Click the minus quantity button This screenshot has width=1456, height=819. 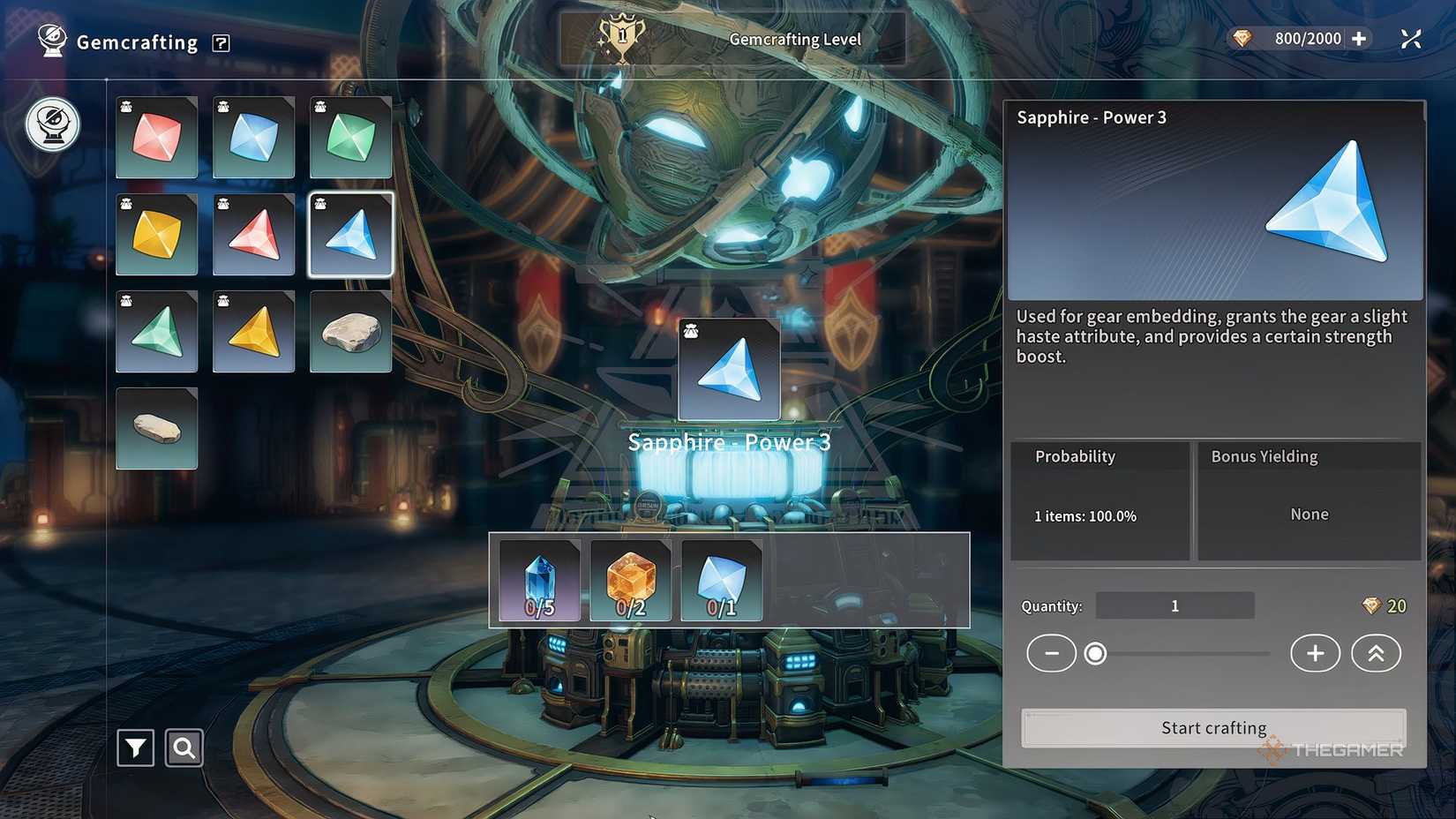tap(1051, 653)
